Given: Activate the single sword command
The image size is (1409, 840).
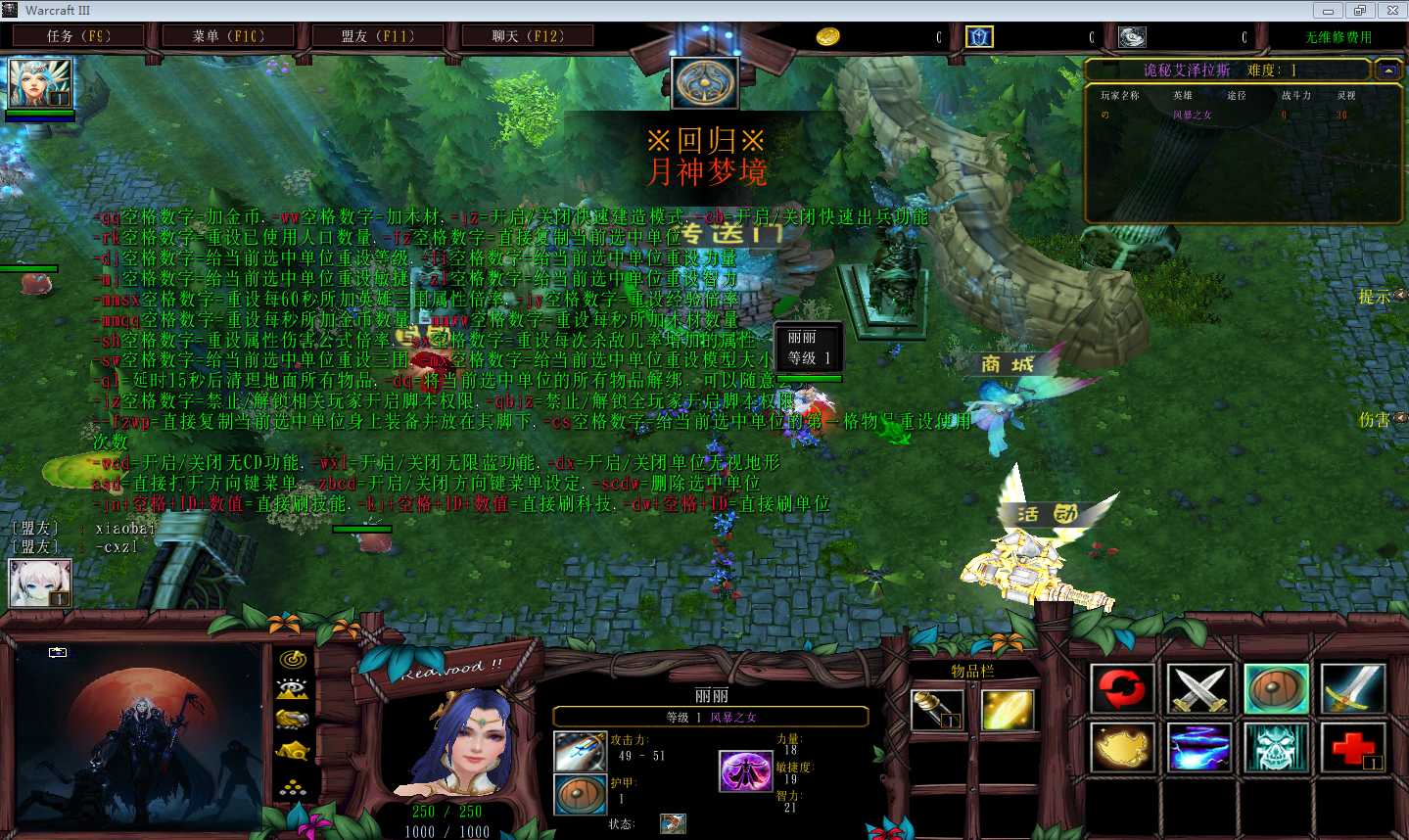Looking at the screenshot, I should click(1352, 688).
